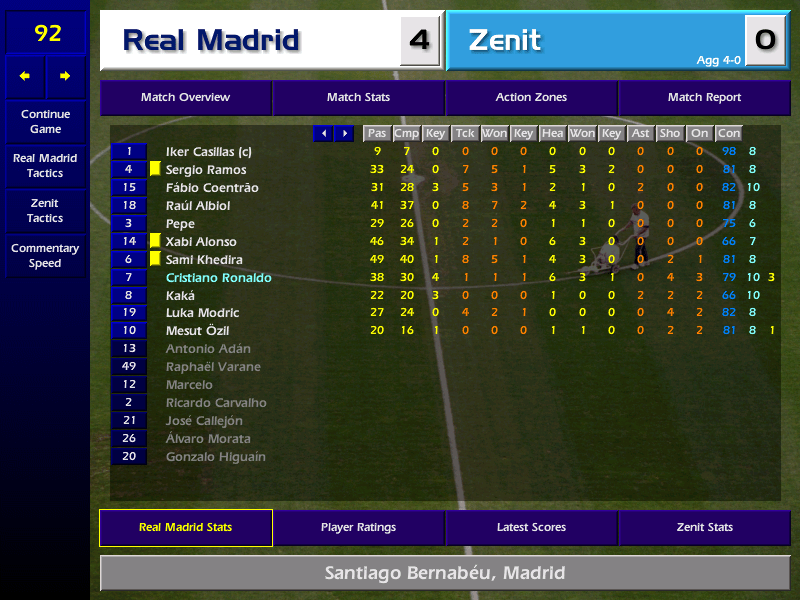Show the Match Stats tab

[358, 98]
